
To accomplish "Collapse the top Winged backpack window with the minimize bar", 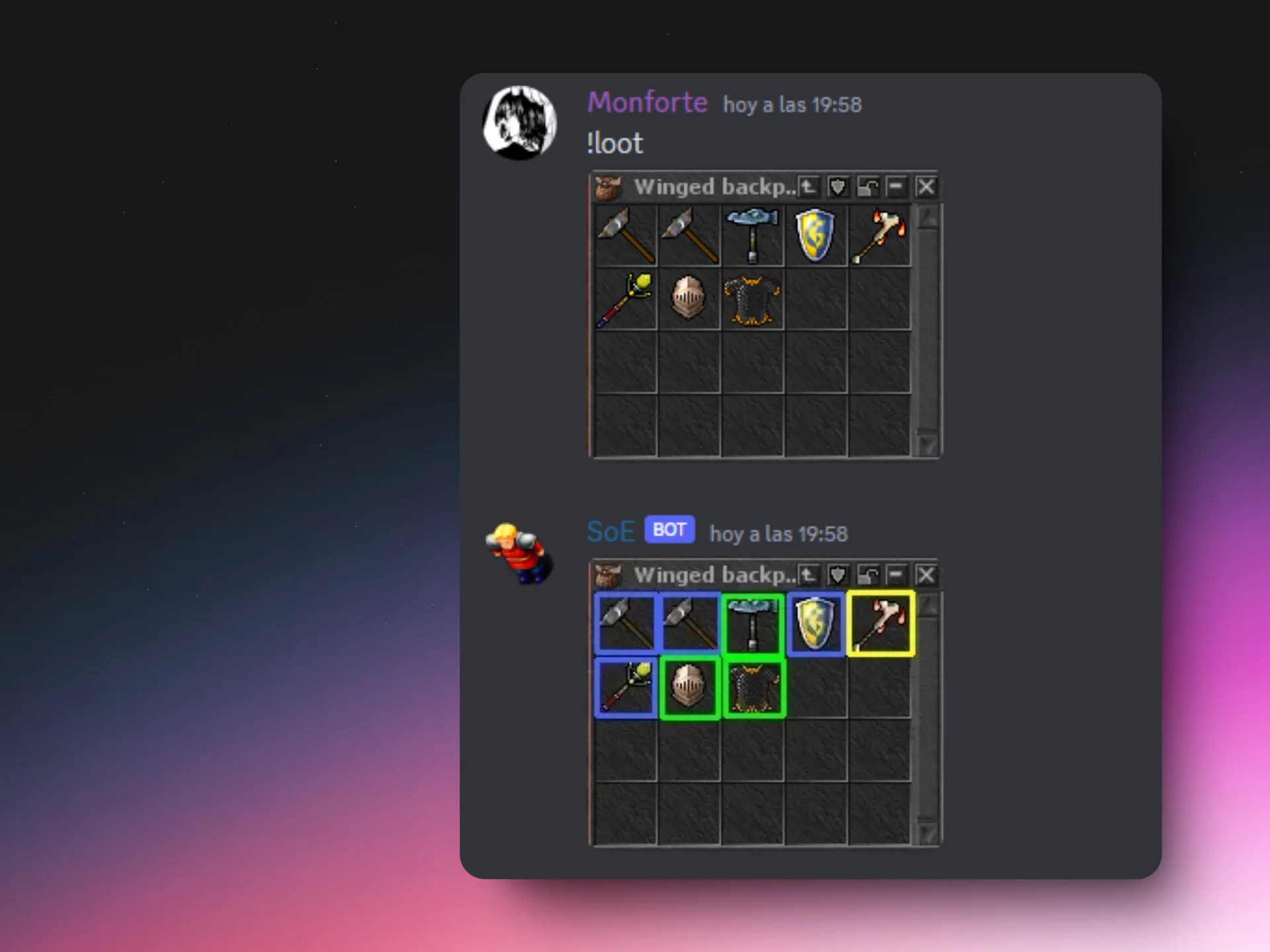I will click(897, 187).
